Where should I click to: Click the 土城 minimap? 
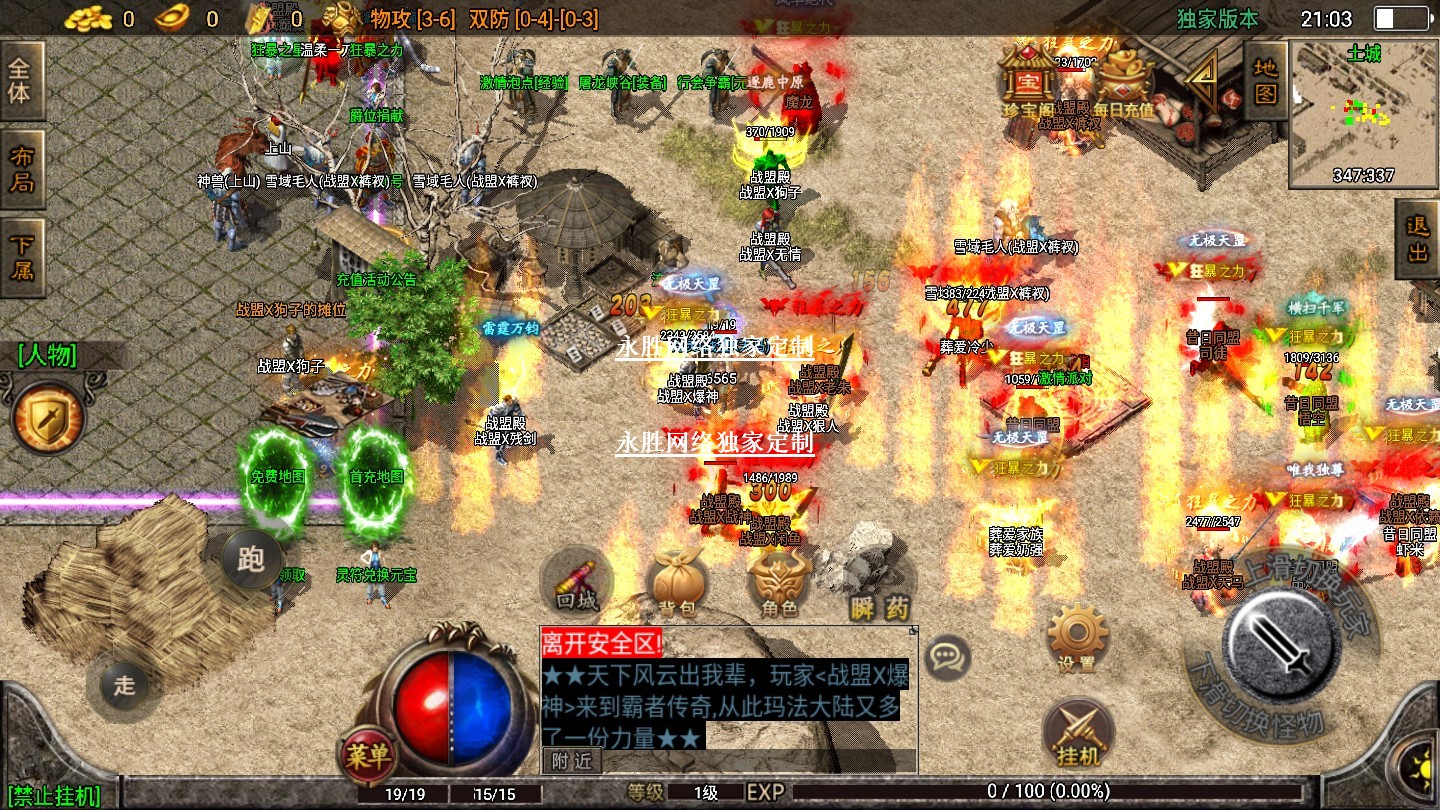[x=1362, y=115]
